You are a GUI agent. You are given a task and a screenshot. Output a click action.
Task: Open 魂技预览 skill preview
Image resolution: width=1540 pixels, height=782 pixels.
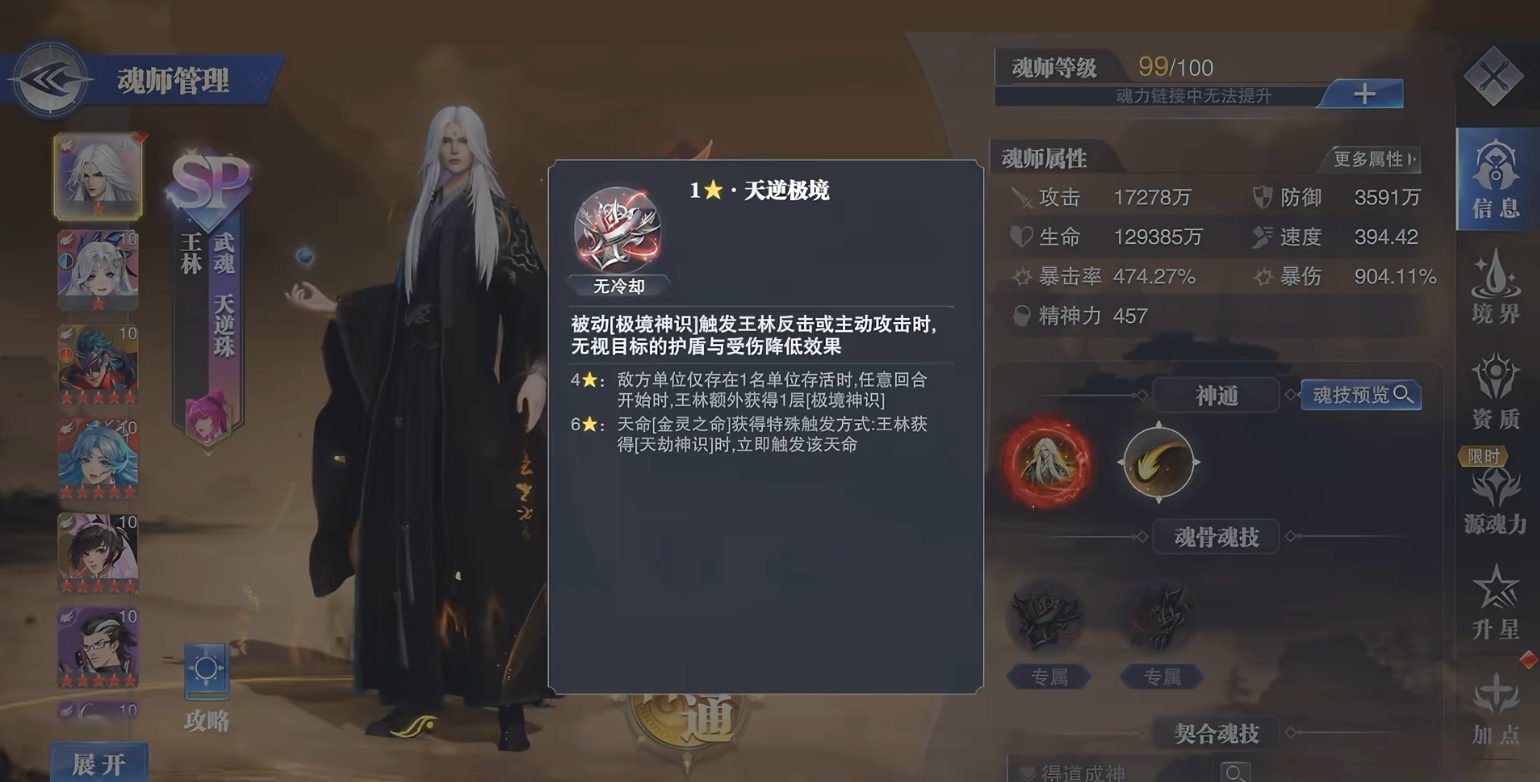[1360, 394]
